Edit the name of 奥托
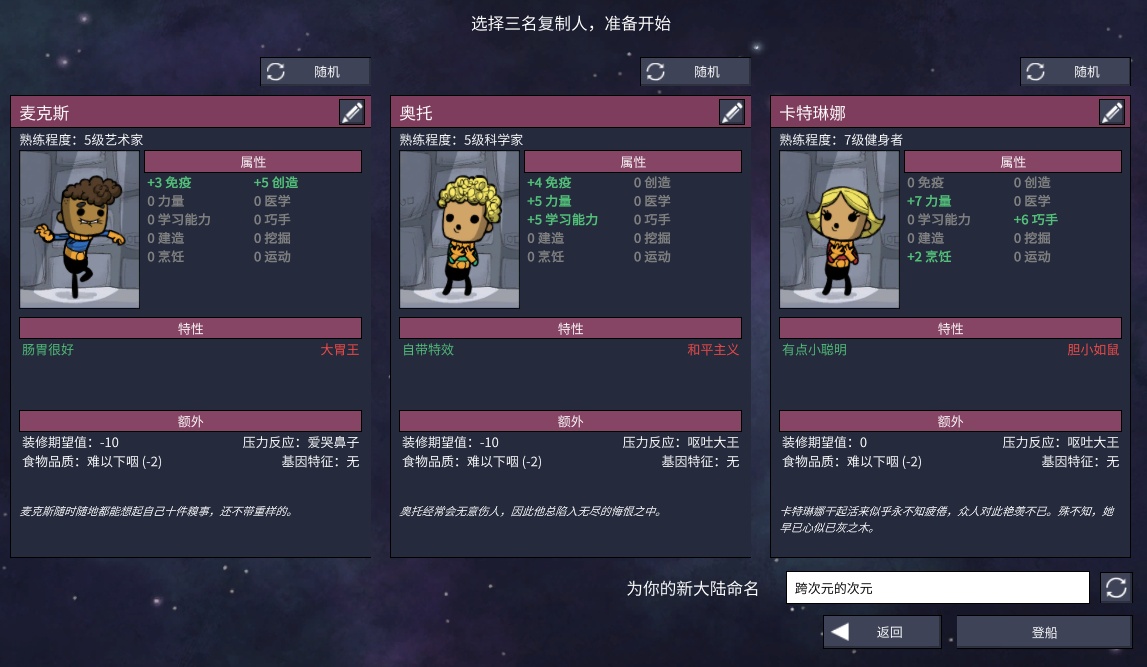Screen dimensions: 1147x667 (732, 112)
